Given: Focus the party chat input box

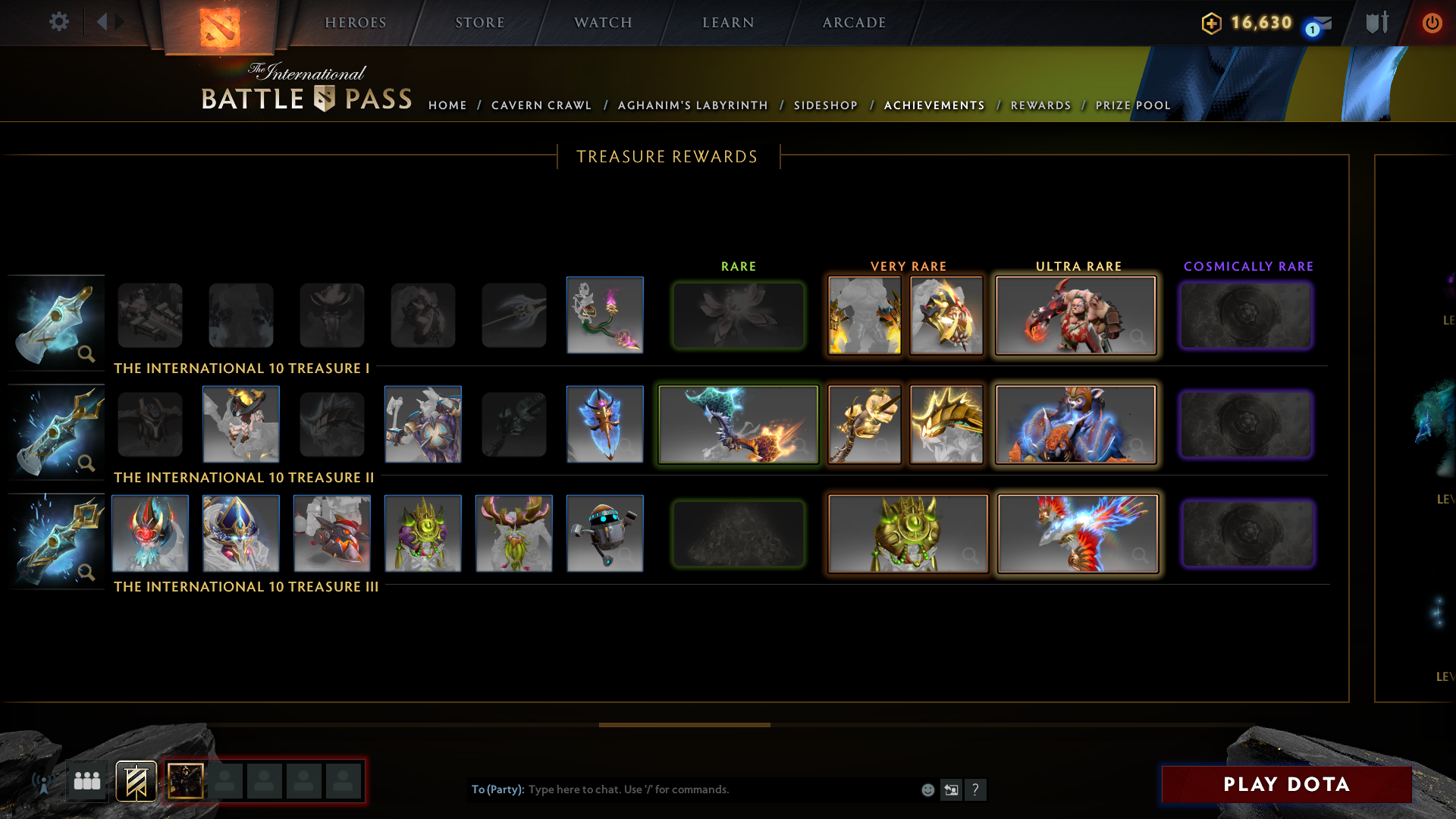Looking at the screenshot, I should tap(720, 789).
